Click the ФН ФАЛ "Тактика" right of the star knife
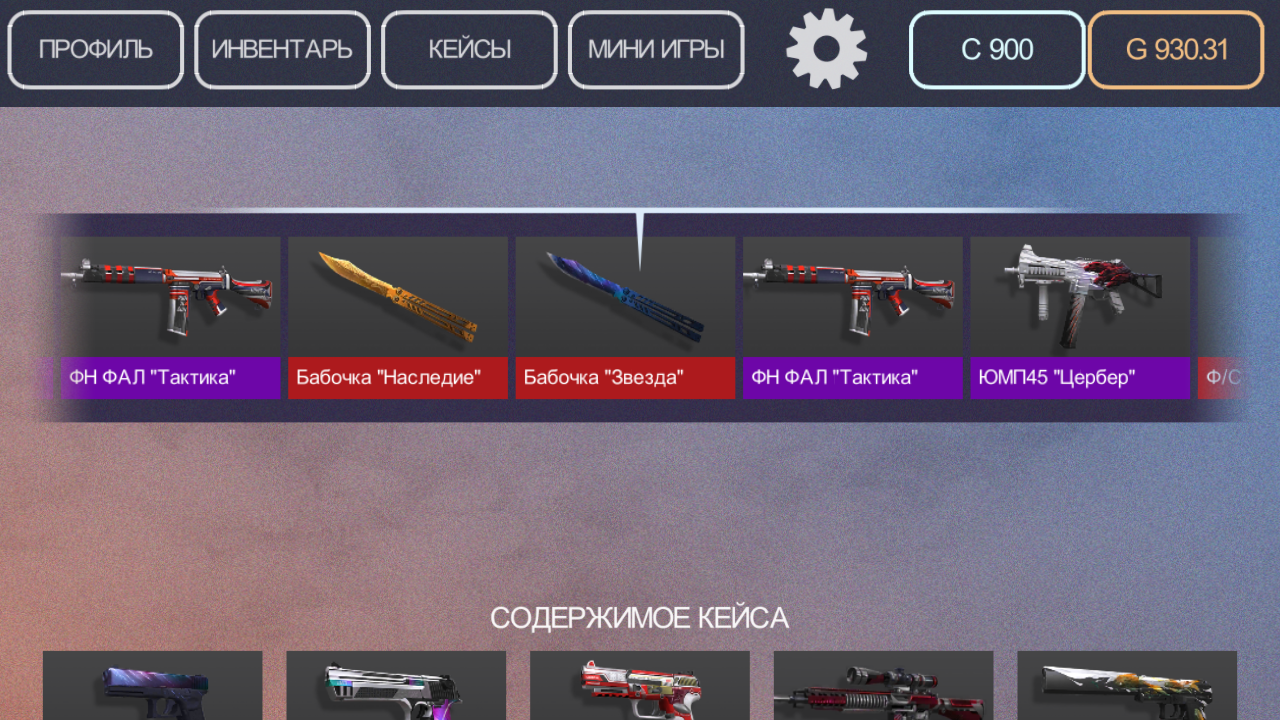The width and height of the screenshot is (1280, 720). (852, 297)
